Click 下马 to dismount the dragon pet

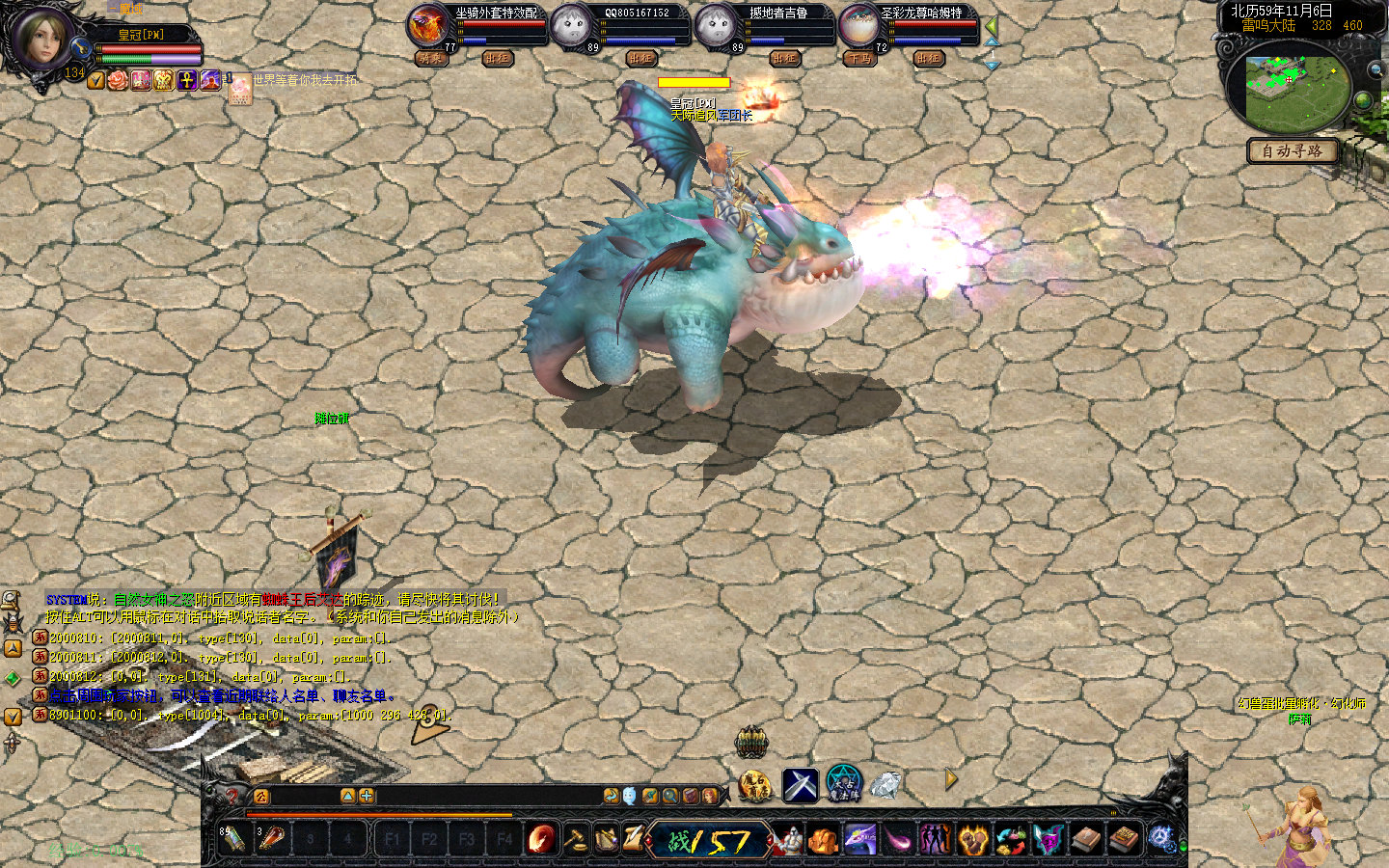858,59
